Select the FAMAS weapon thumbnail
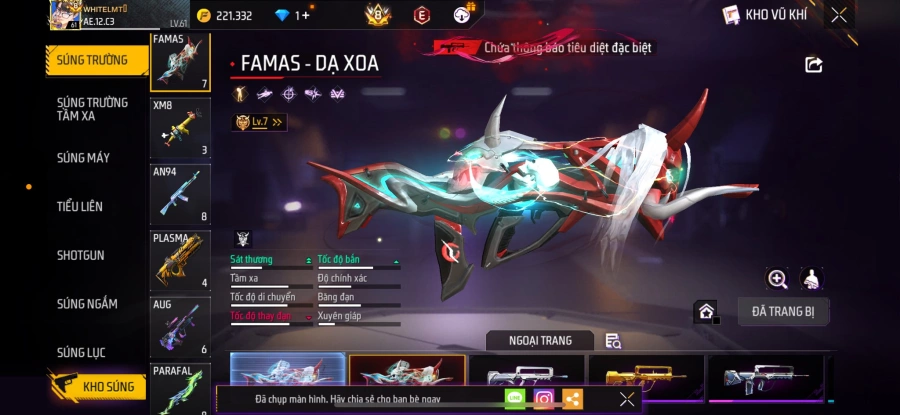The width and height of the screenshot is (900, 415). [180, 63]
